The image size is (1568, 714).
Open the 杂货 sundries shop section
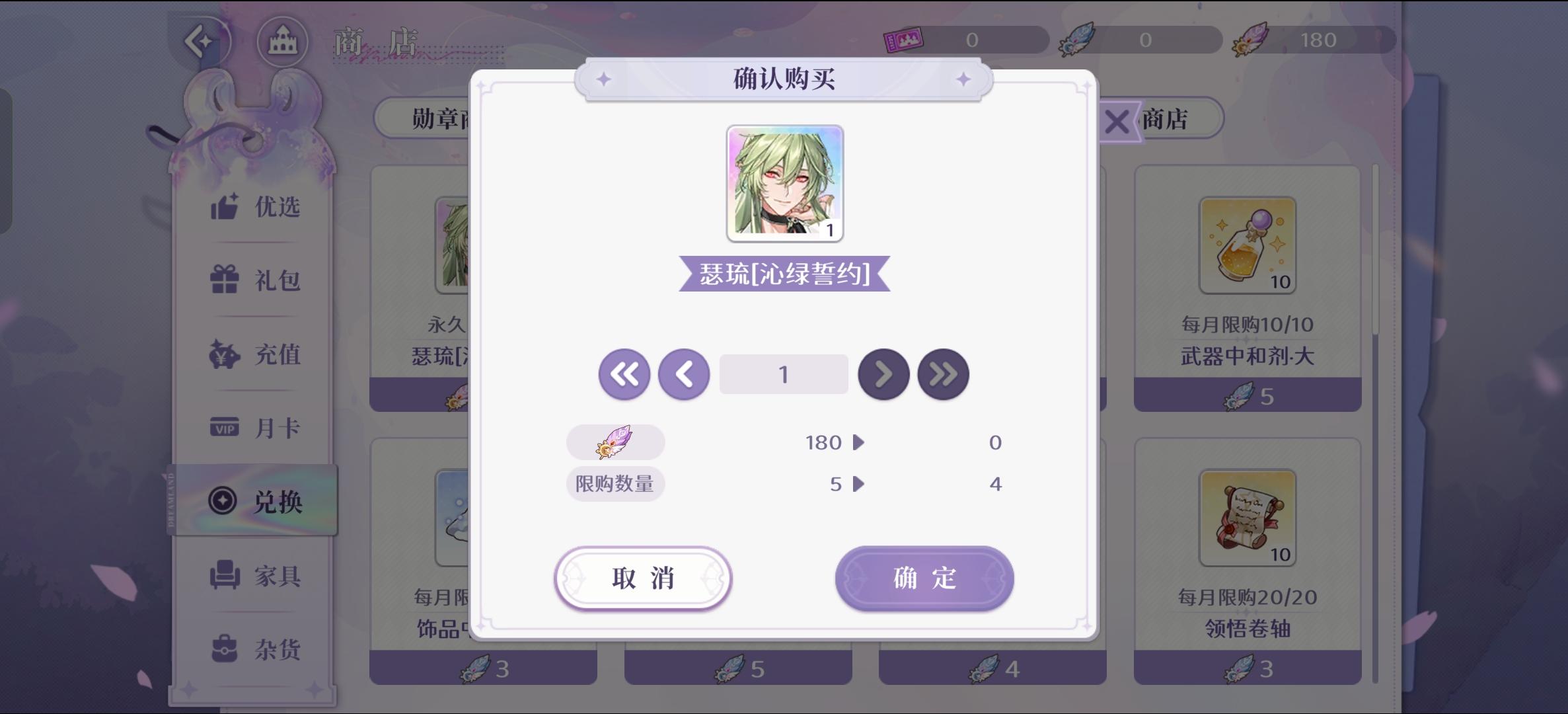(x=258, y=649)
